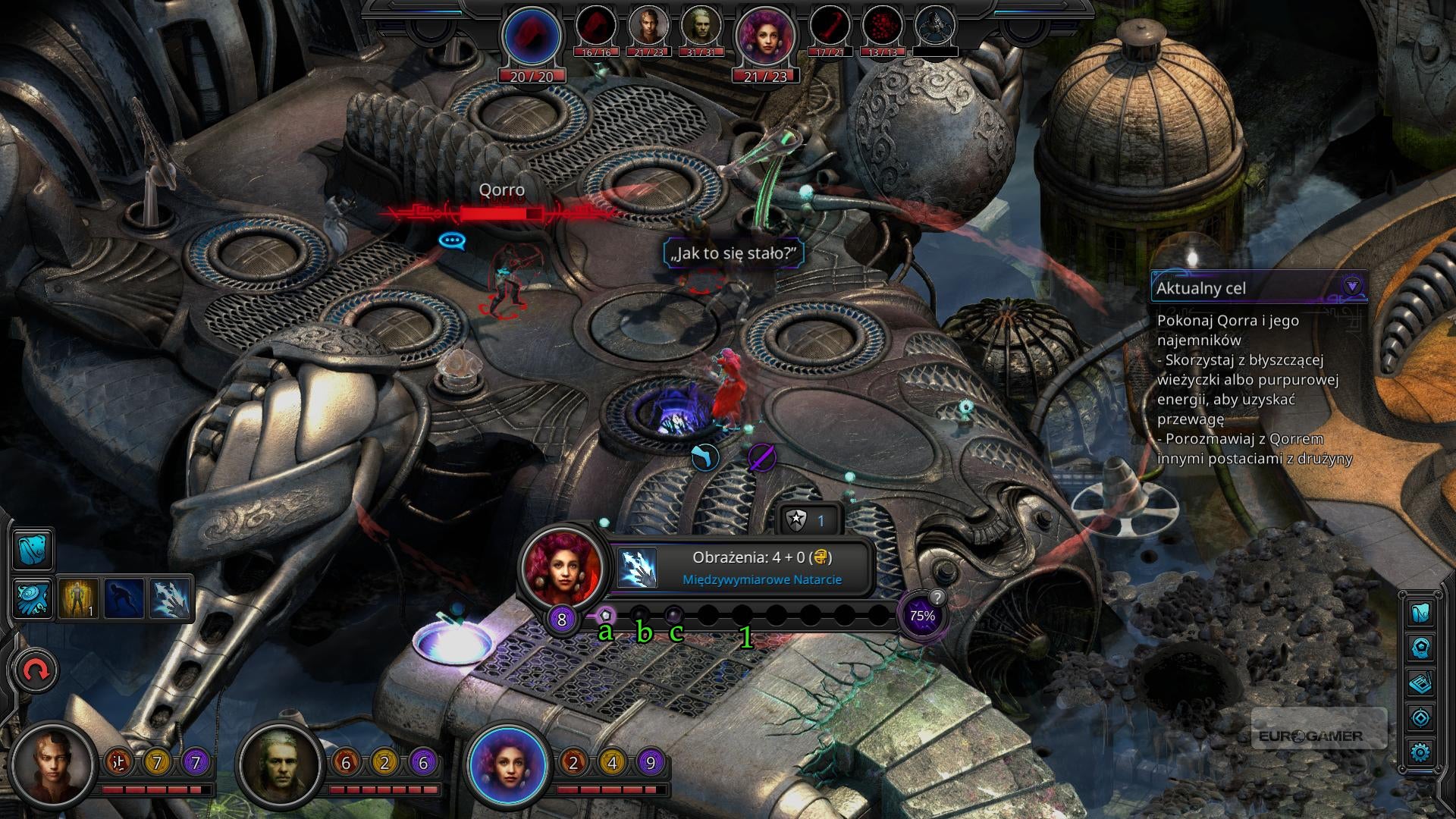This screenshot has width=1456, height=819.
Task: Open the swirling glove abilities button
Action: point(33,598)
